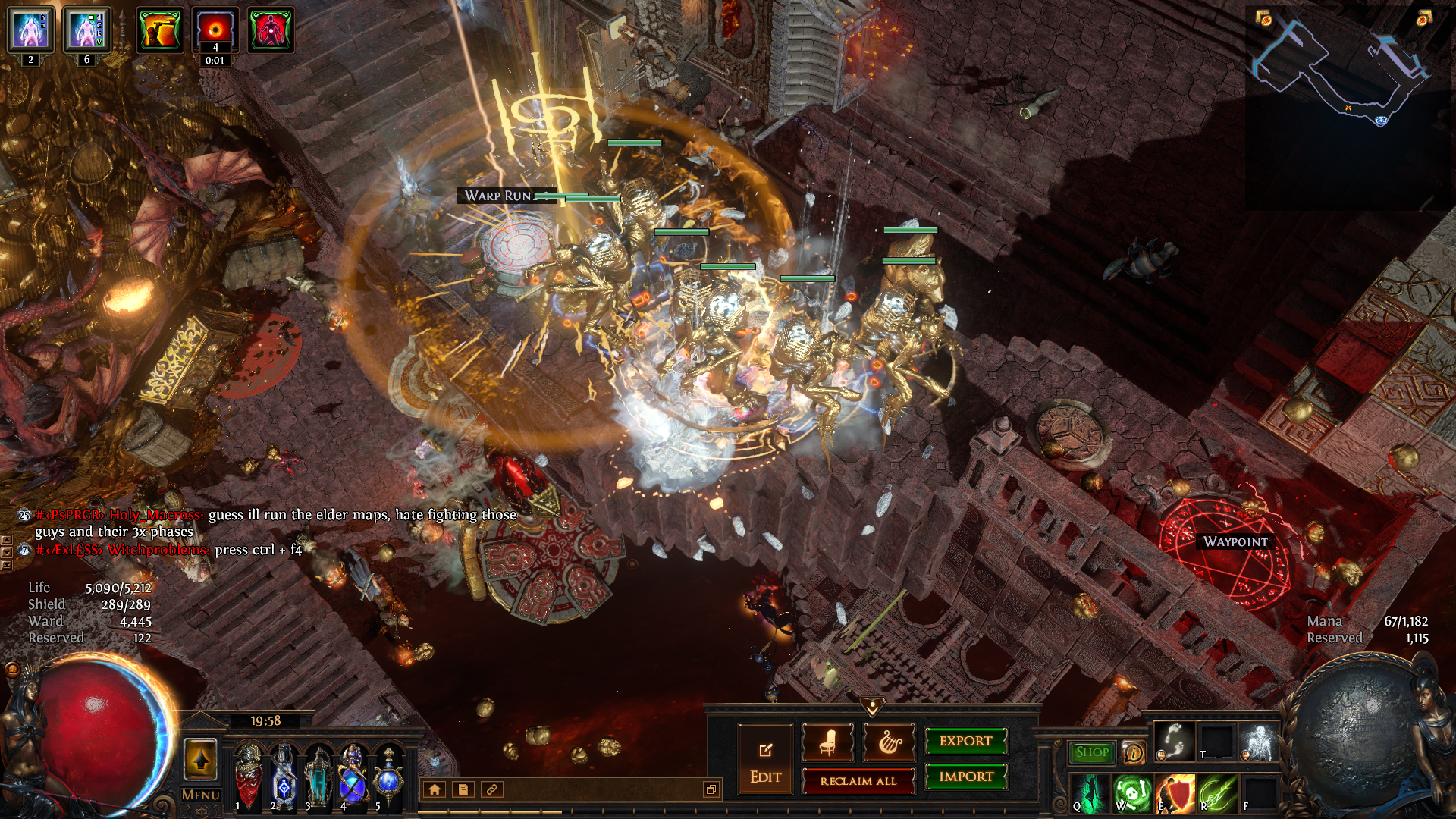Click the chain link icon in toolbar
The image size is (1456, 819).
[x=491, y=789]
